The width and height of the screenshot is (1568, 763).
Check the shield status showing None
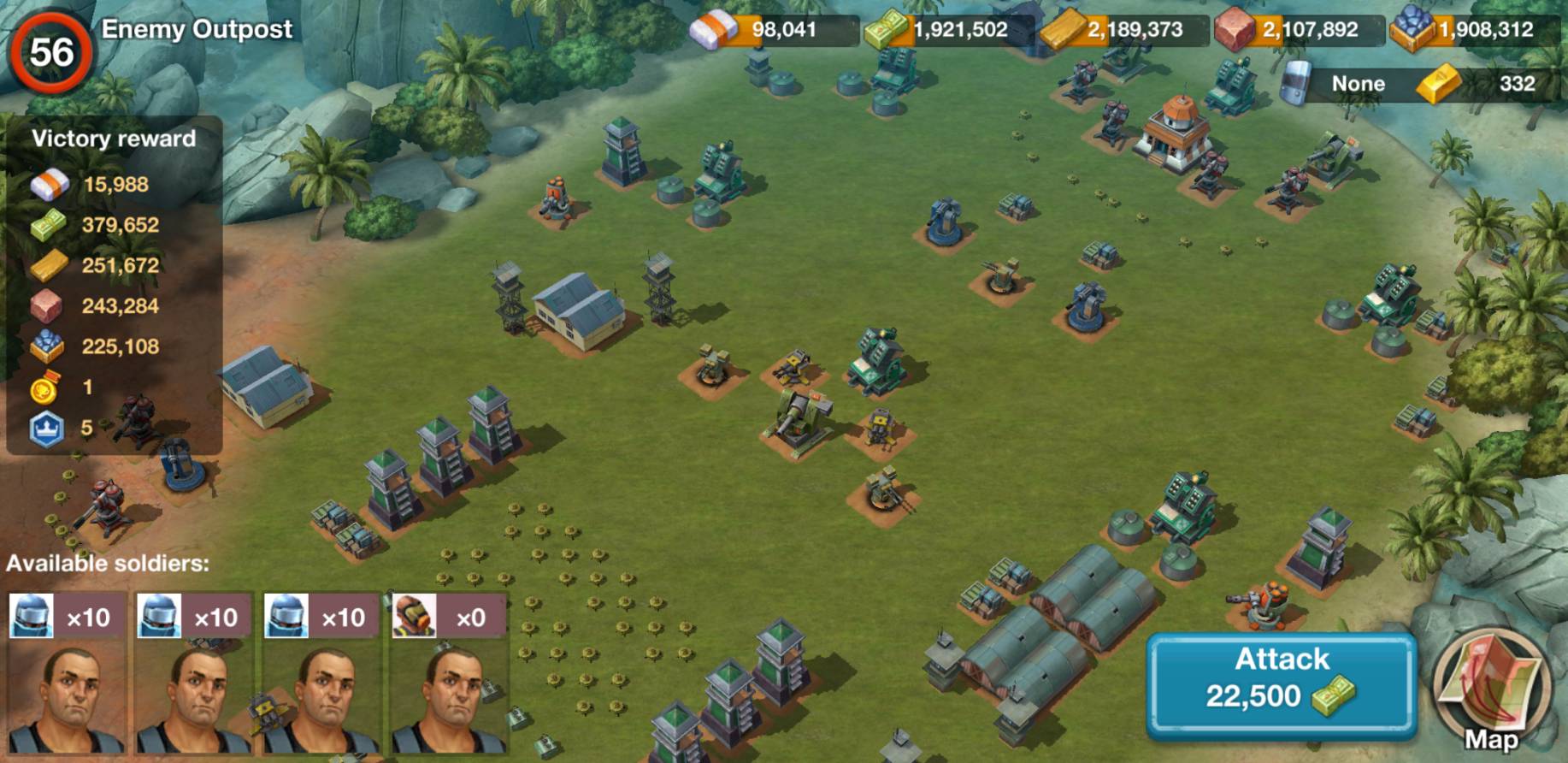[1342, 84]
